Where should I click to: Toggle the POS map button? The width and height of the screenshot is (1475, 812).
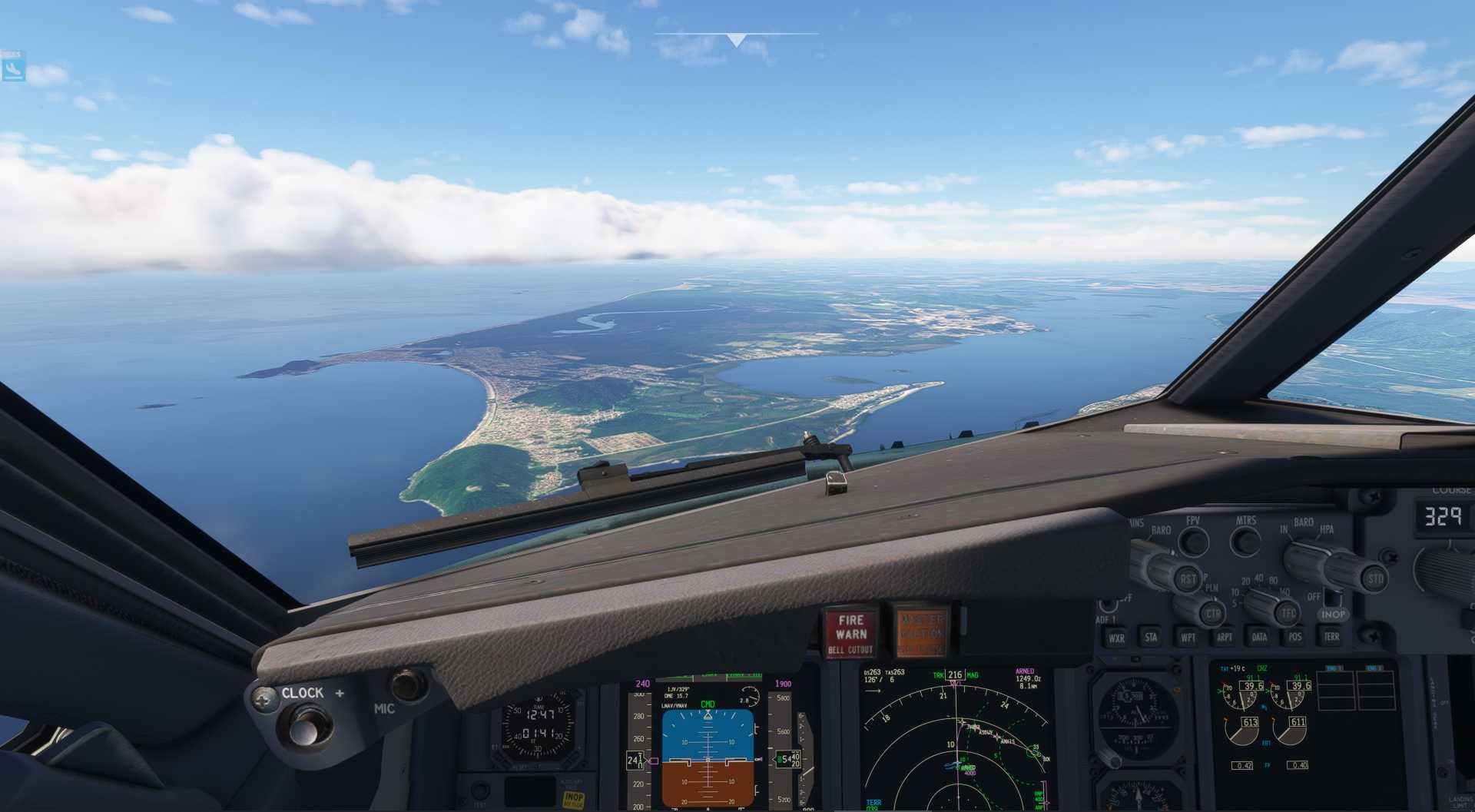click(1295, 636)
